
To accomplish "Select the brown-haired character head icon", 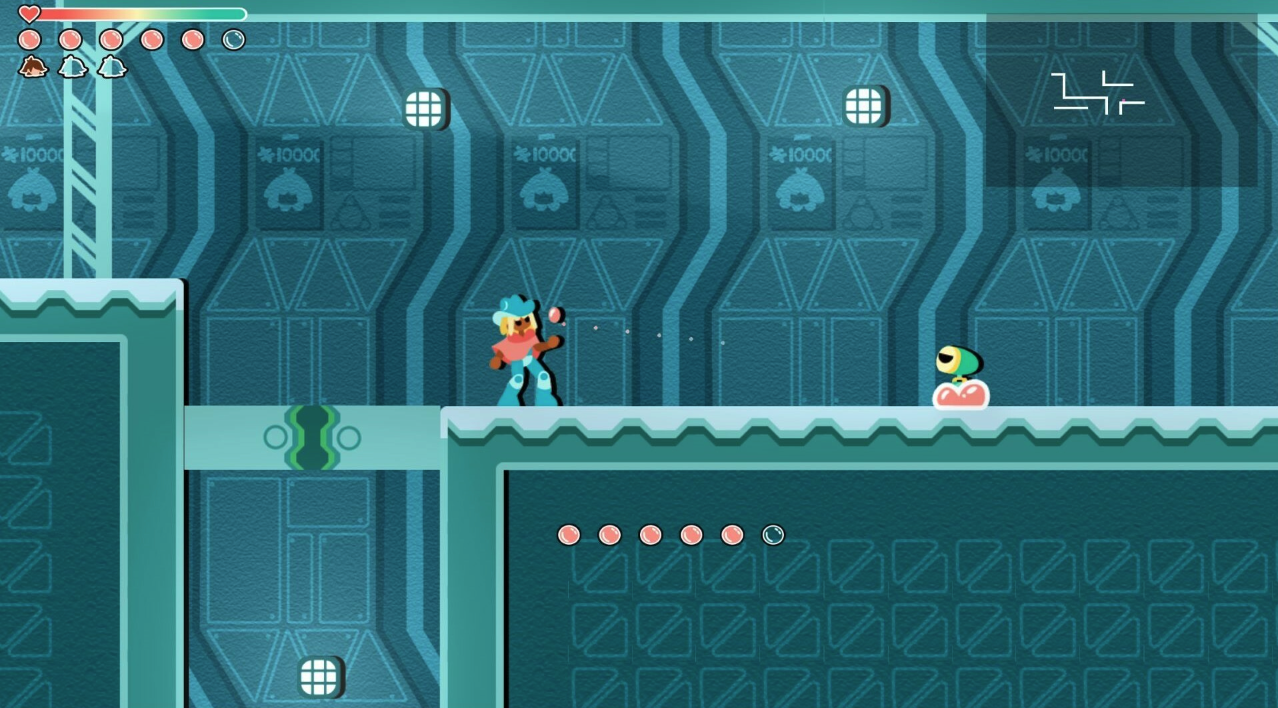I will tap(33, 68).
